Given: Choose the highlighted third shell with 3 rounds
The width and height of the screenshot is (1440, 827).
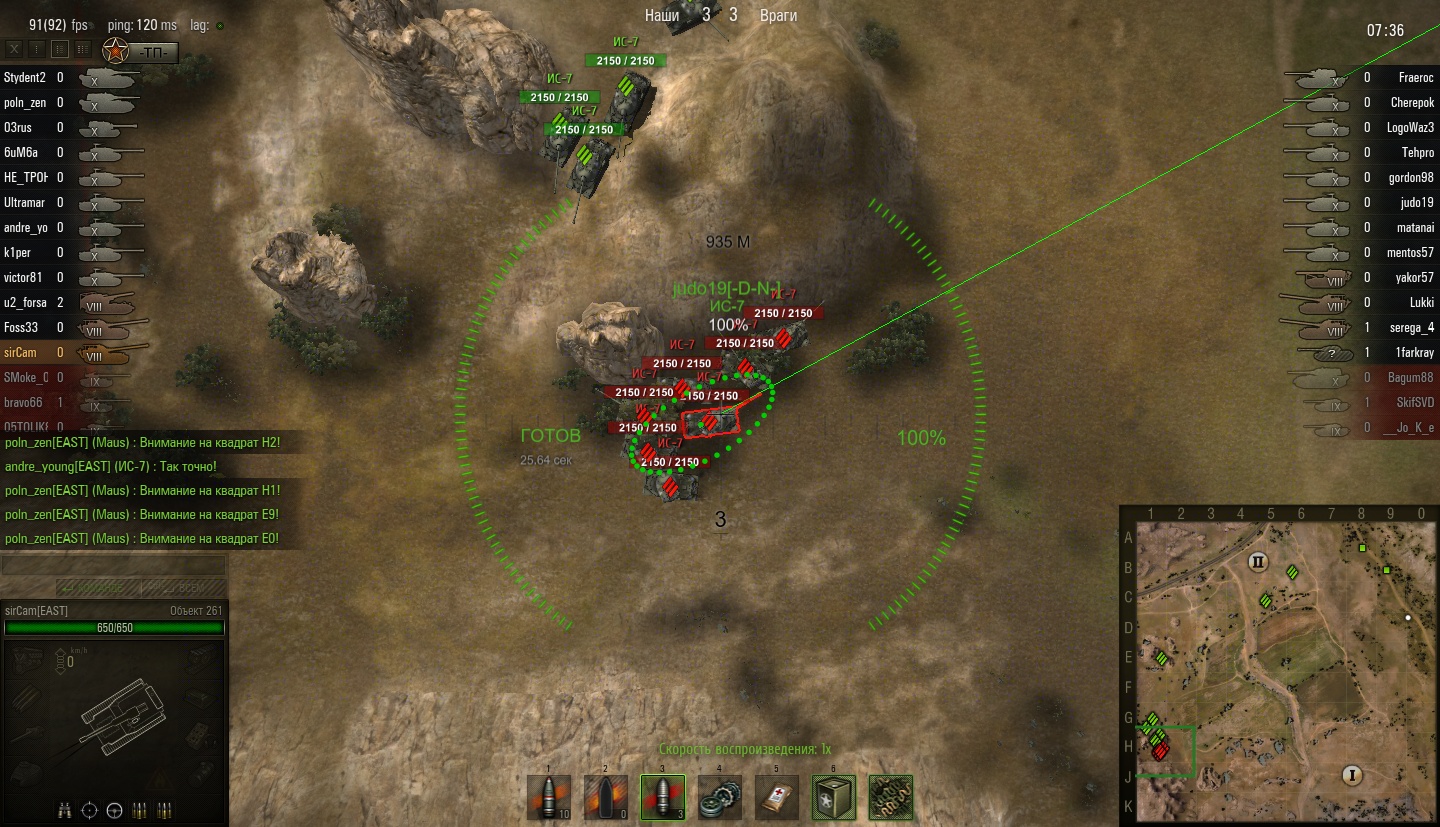Looking at the screenshot, I should pyautogui.click(x=662, y=797).
